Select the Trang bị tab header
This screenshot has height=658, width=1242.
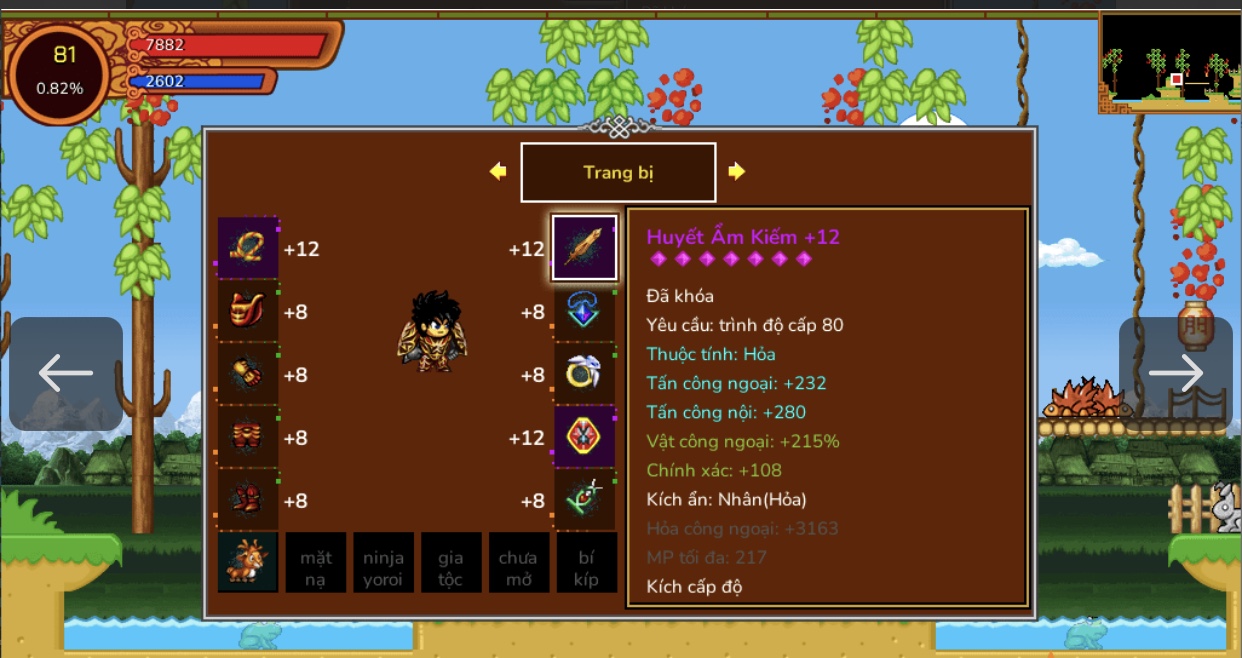coord(618,173)
